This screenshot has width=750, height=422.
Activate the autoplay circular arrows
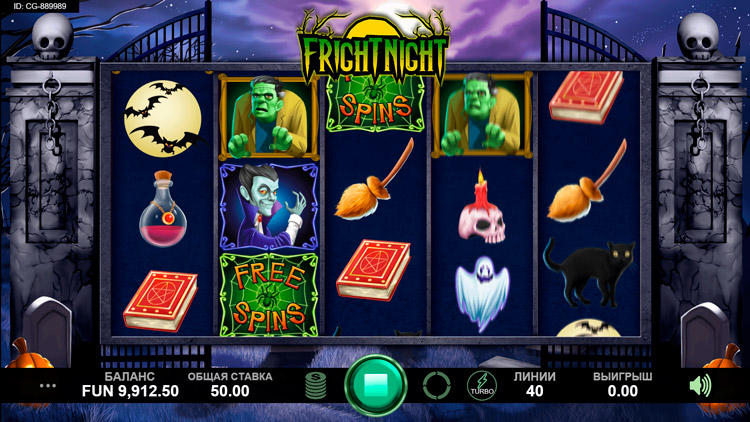pos(436,385)
